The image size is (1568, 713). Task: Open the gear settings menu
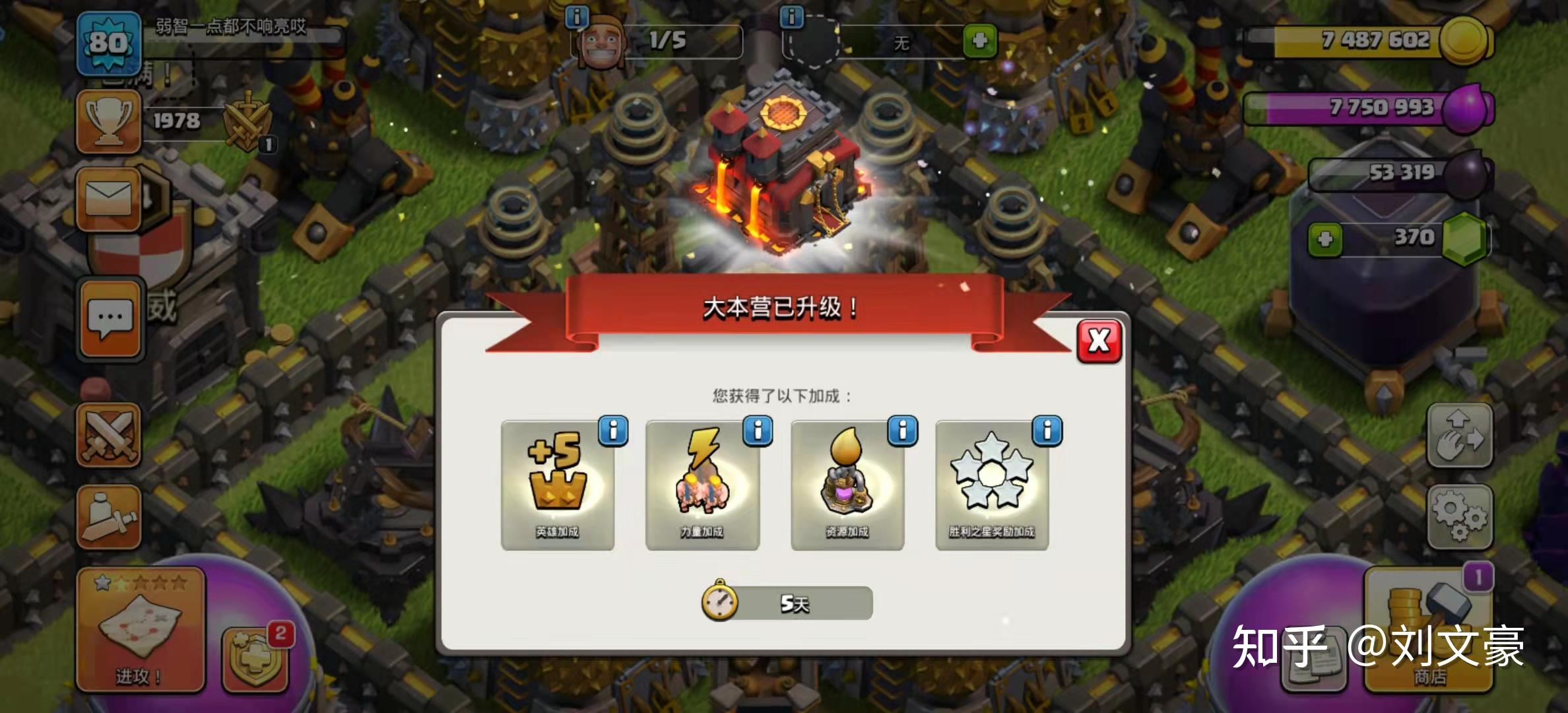point(1460,516)
